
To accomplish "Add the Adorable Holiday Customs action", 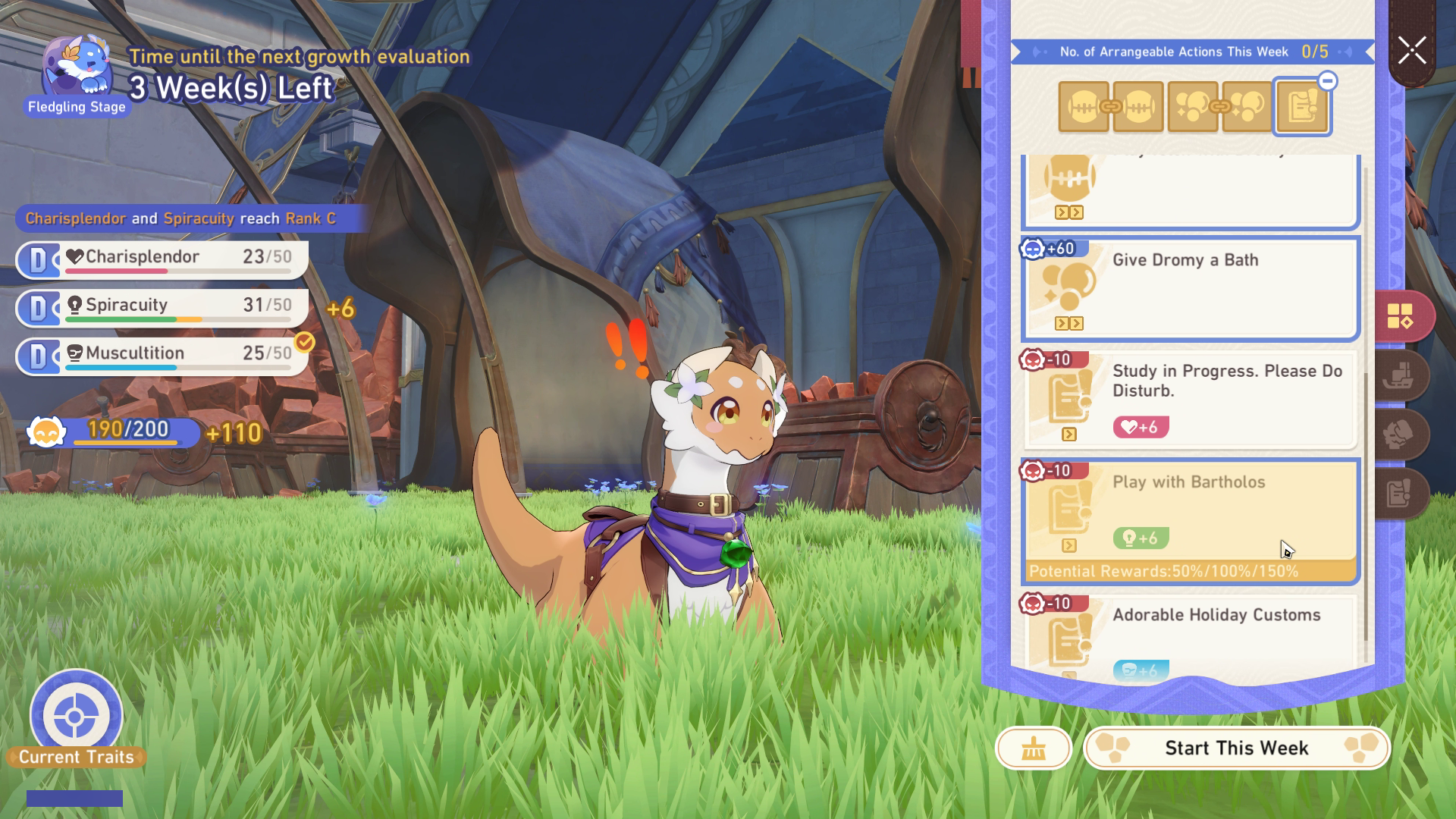I will pyautogui.click(x=1190, y=635).
